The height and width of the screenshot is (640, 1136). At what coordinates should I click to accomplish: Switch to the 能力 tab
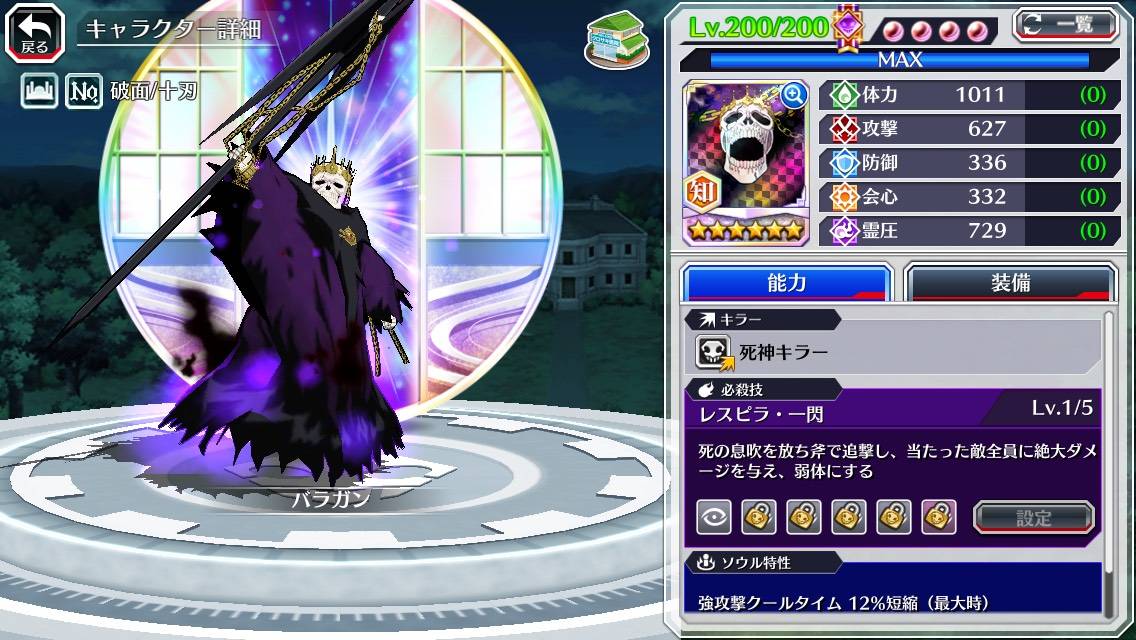click(x=786, y=283)
